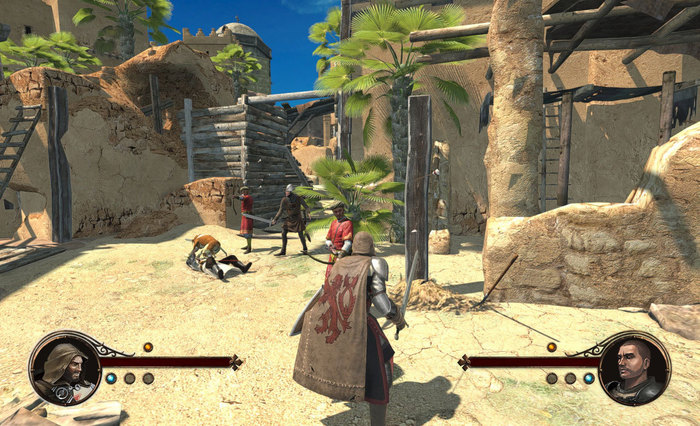700x426 pixels.
Task: Click the orange orb above short-haired character's bar
Action: point(551,347)
